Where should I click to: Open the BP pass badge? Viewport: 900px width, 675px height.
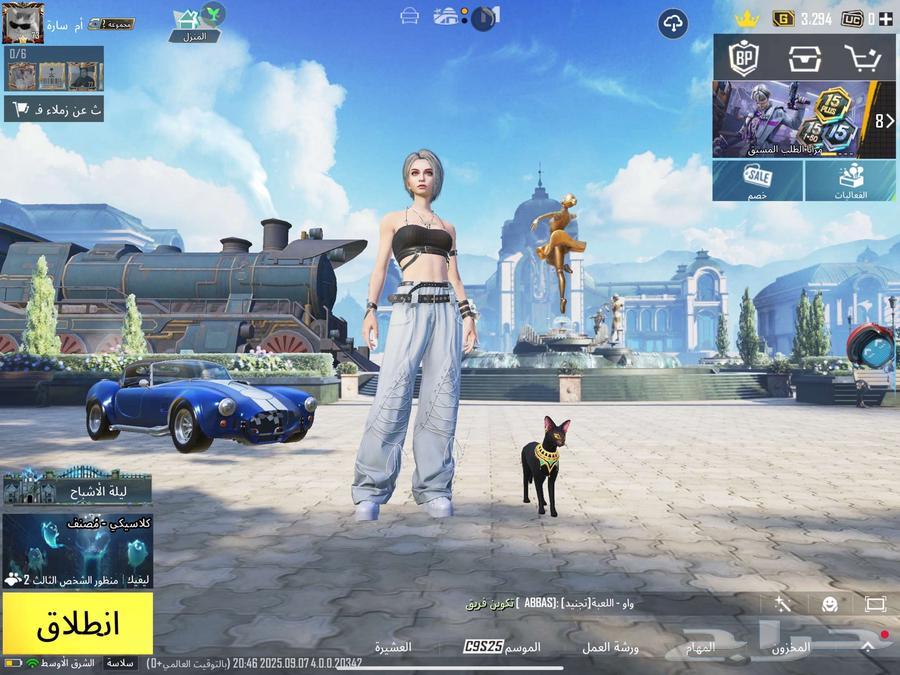tap(744, 57)
